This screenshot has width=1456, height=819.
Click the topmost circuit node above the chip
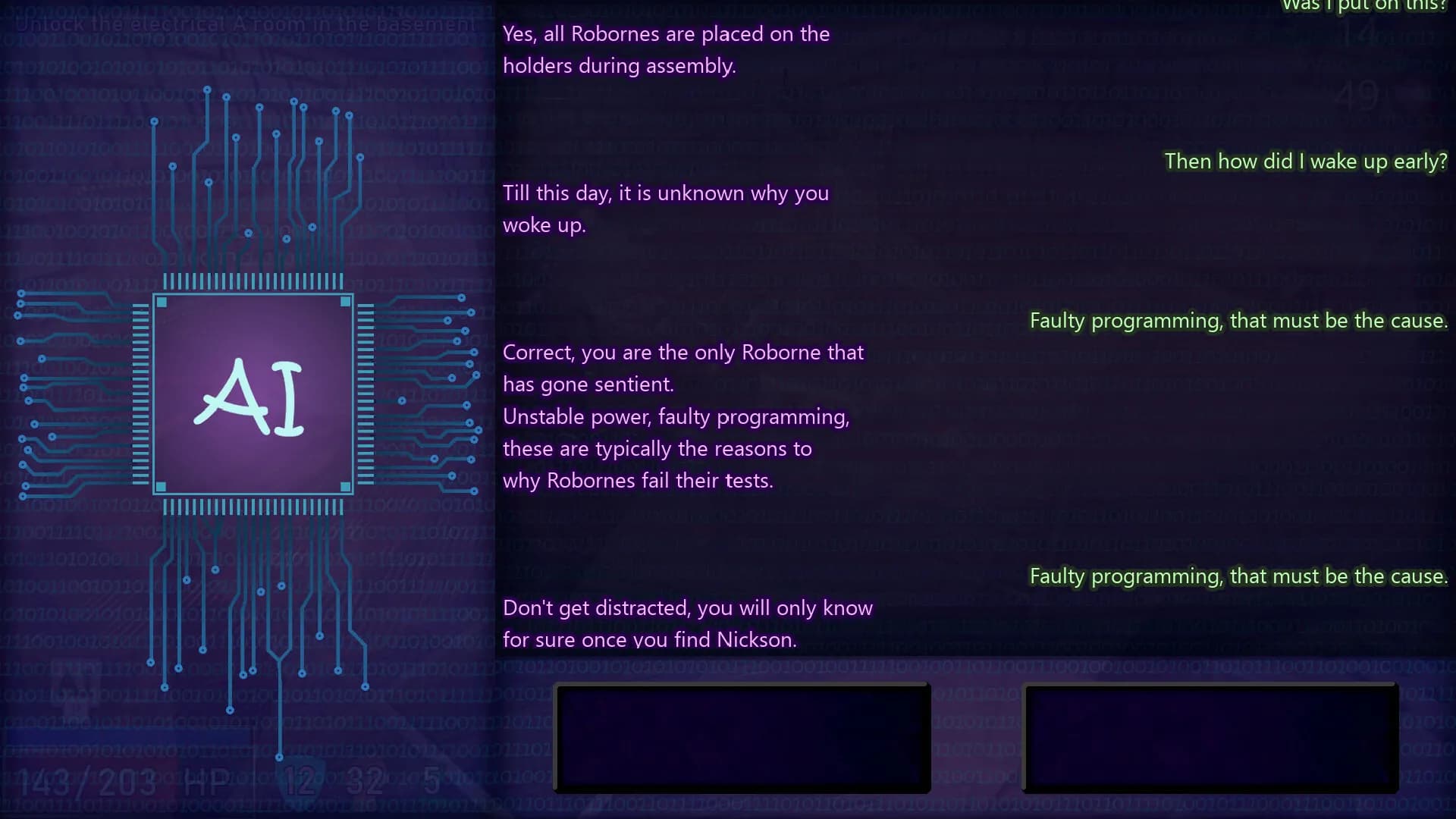(209, 89)
